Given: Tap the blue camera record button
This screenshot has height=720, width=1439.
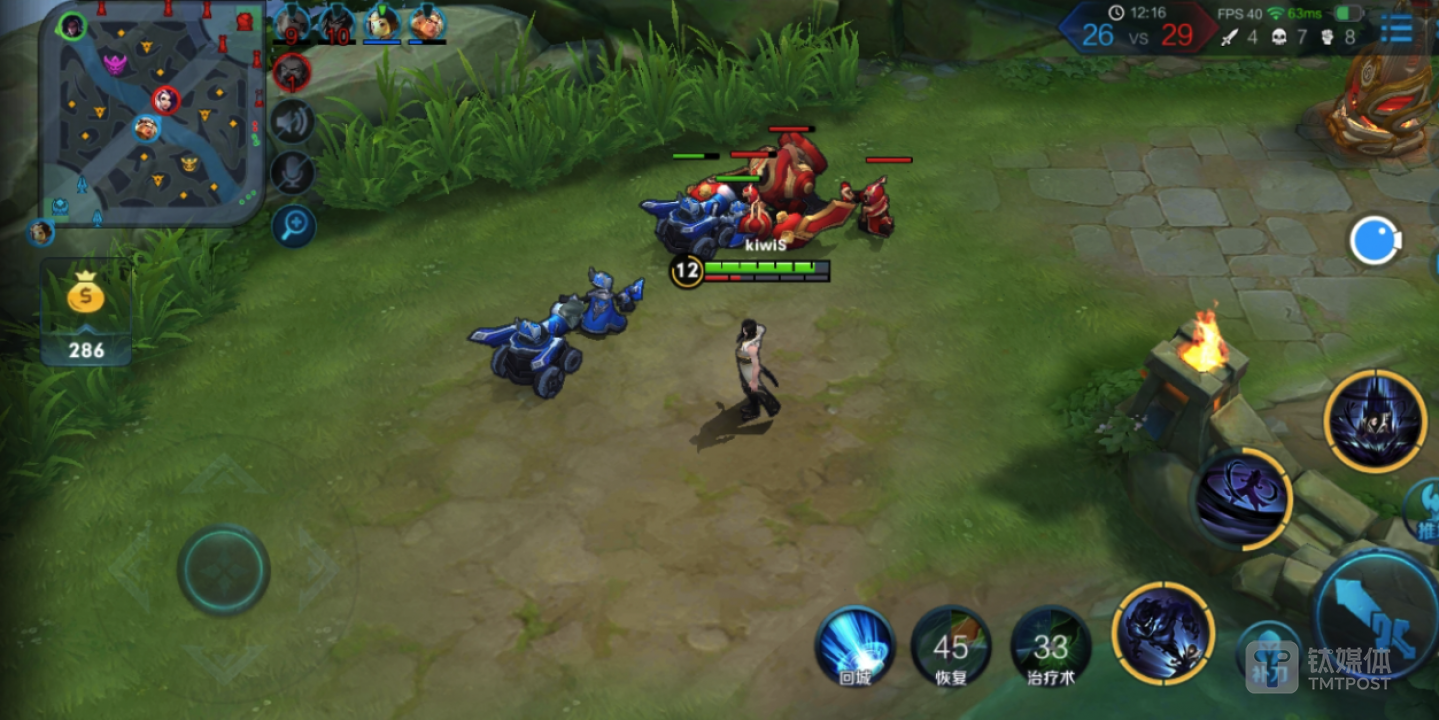Looking at the screenshot, I should (x=1375, y=241).
